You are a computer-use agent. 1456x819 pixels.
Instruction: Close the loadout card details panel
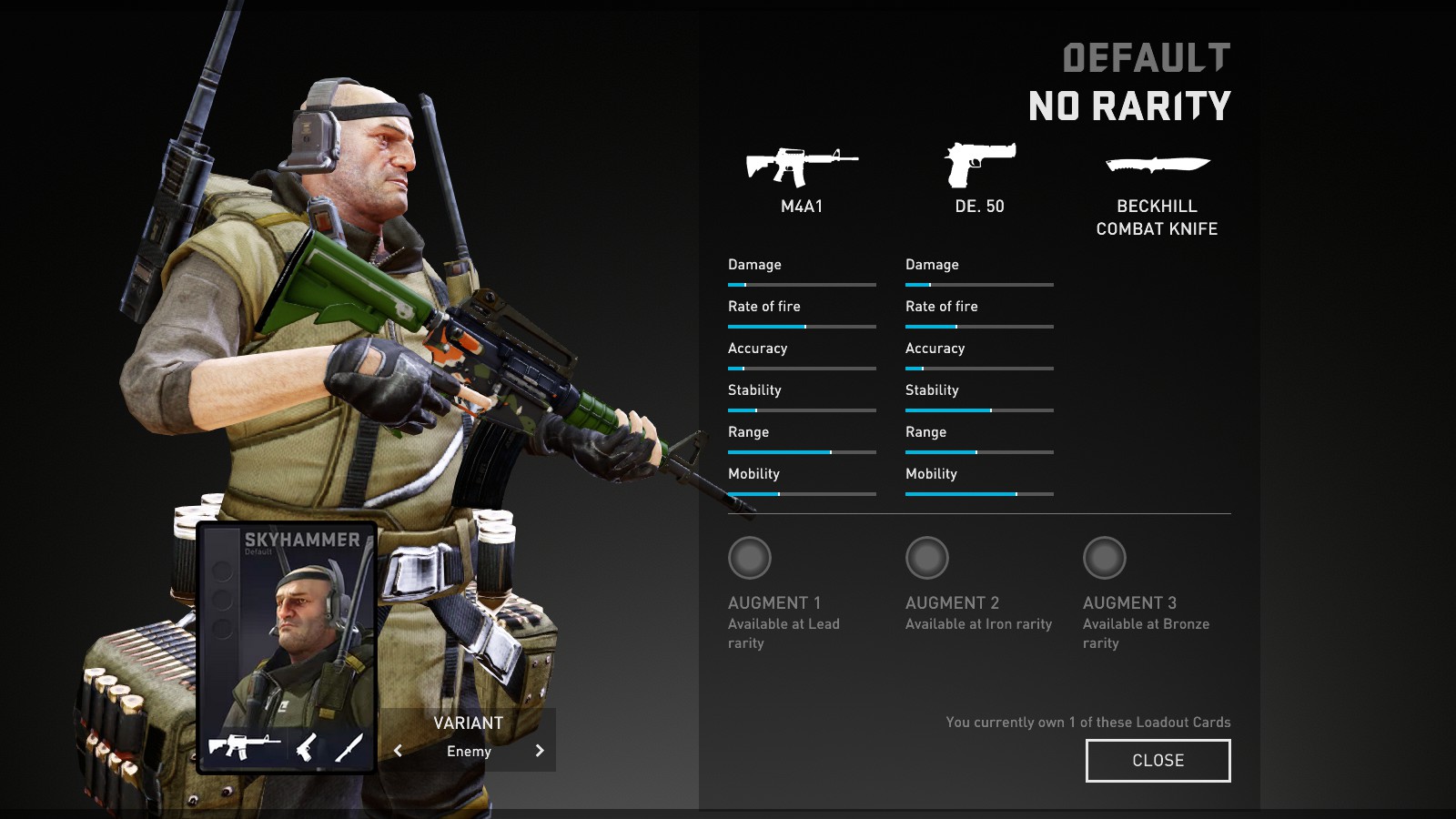1158,761
